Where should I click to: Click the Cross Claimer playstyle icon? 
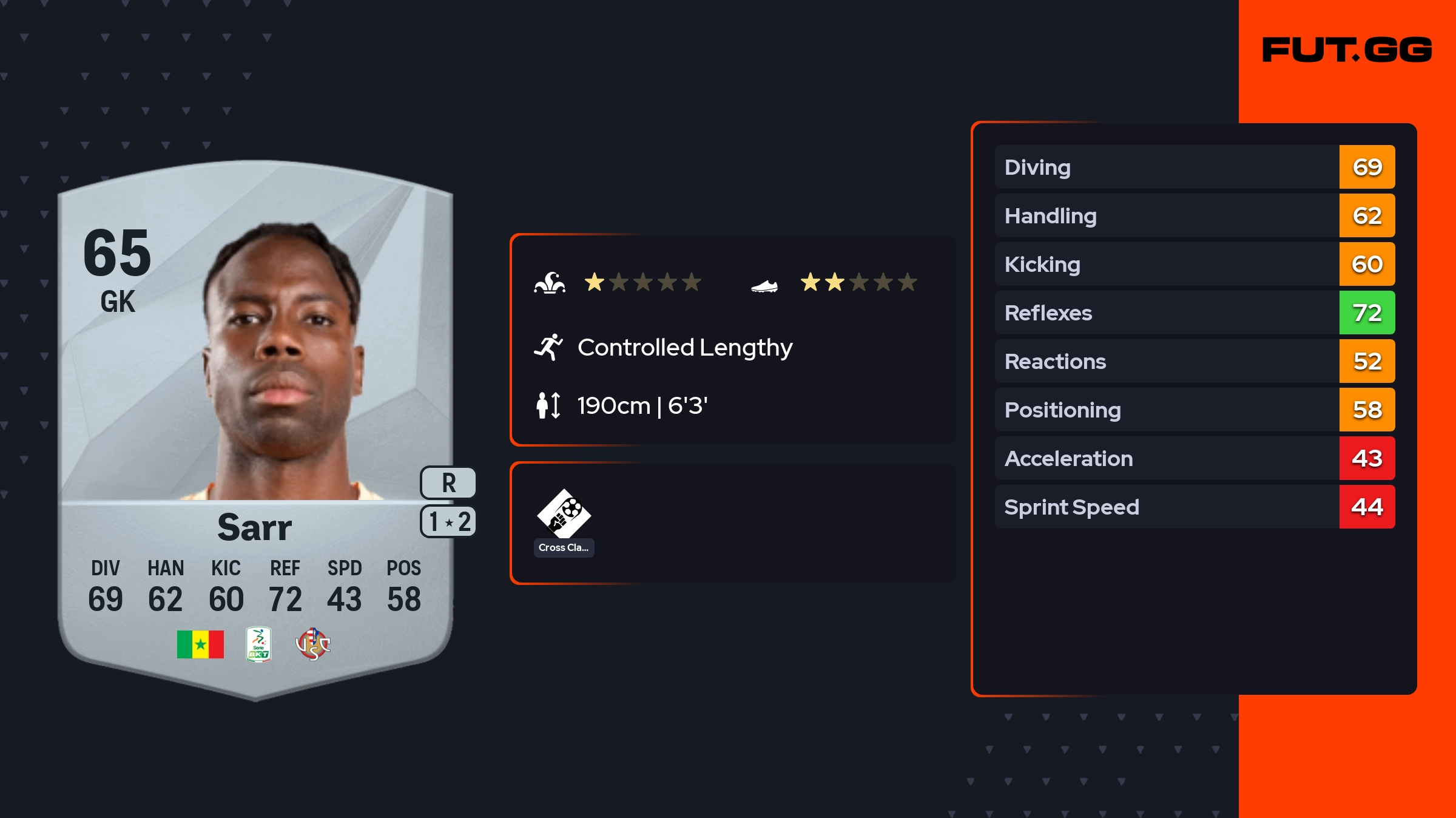click(564, 515)
